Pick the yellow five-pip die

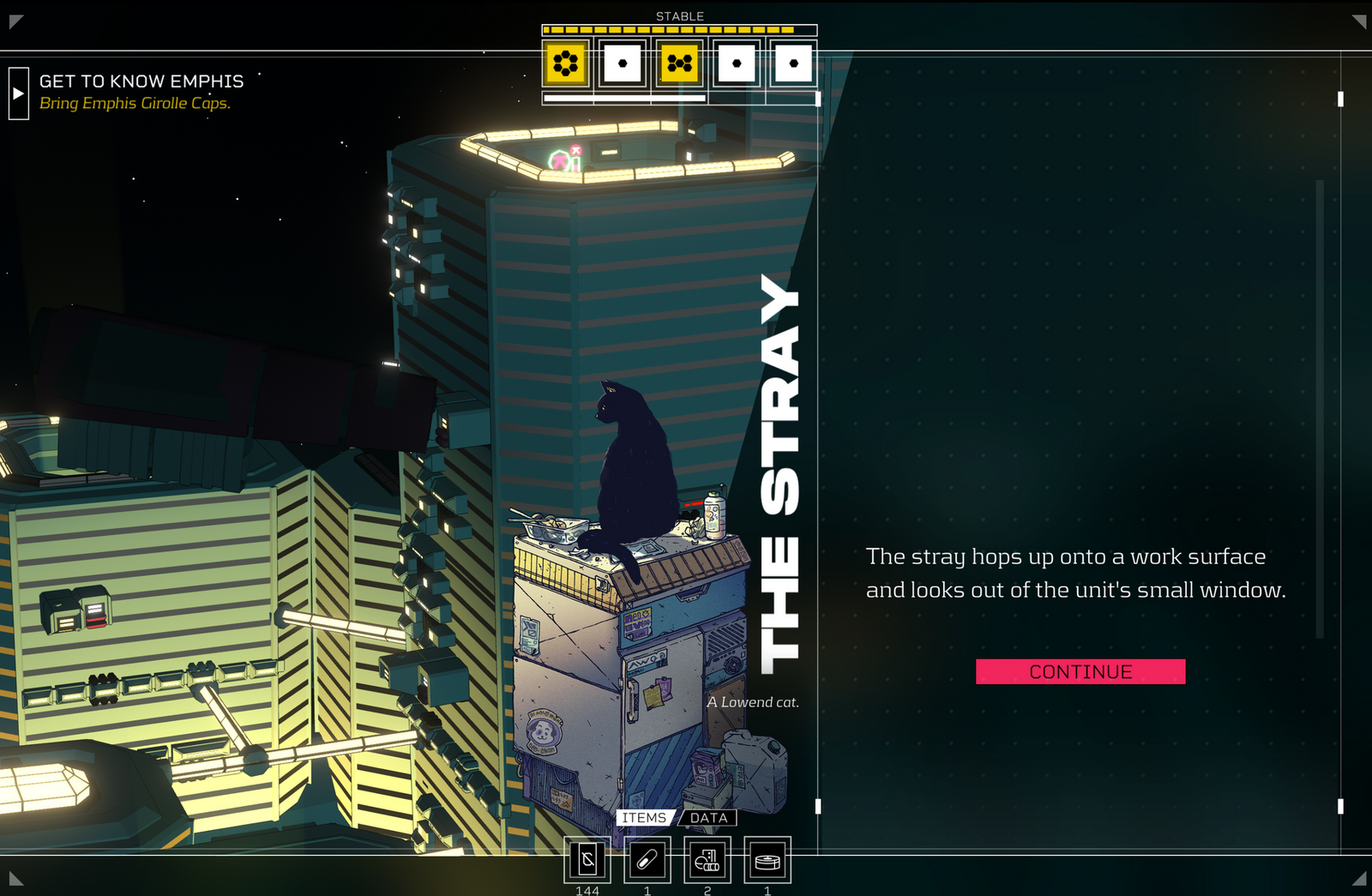(679, 63)
